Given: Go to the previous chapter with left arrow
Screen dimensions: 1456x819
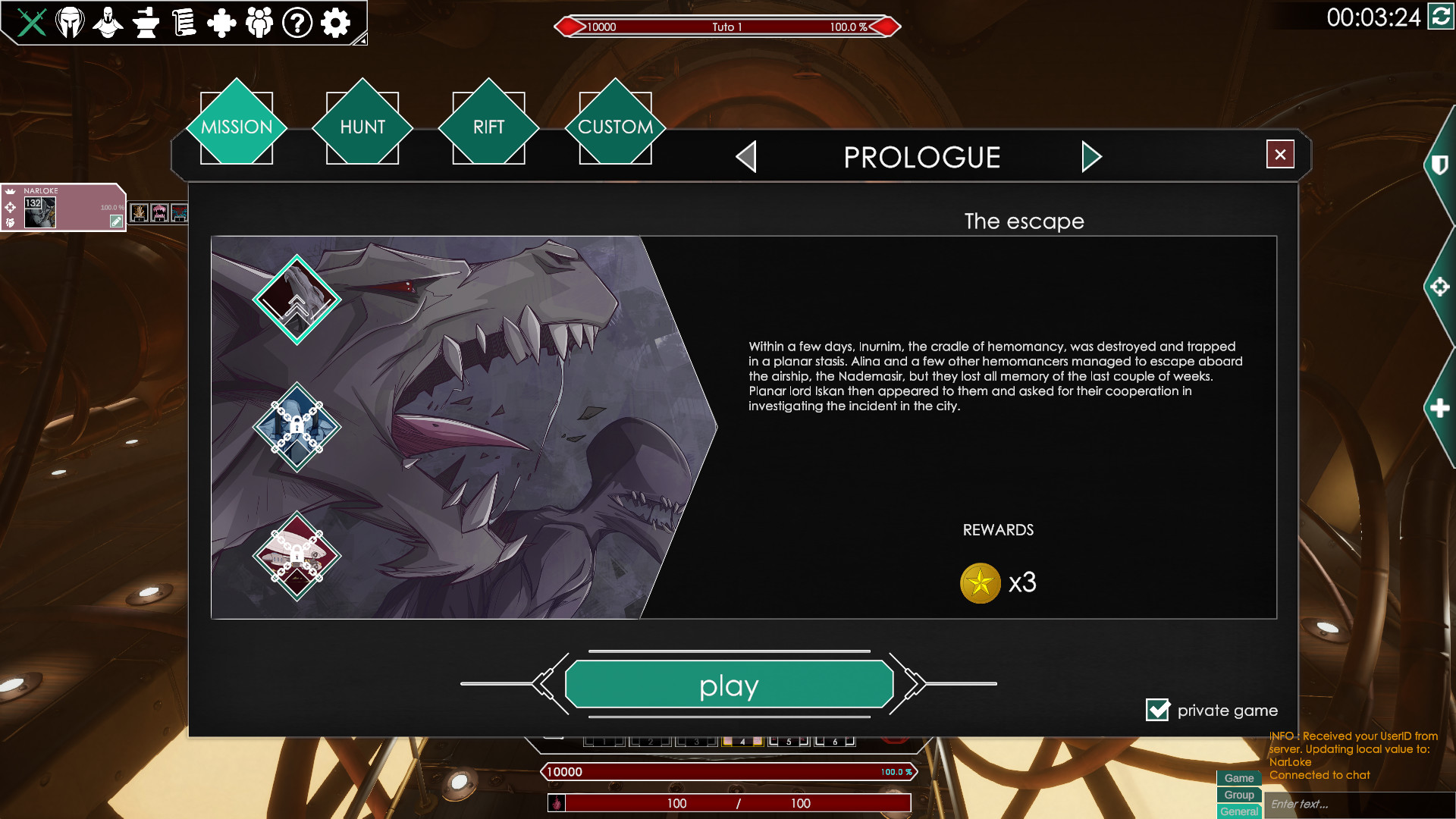Looking at the screenshot, I should point(747,157).
